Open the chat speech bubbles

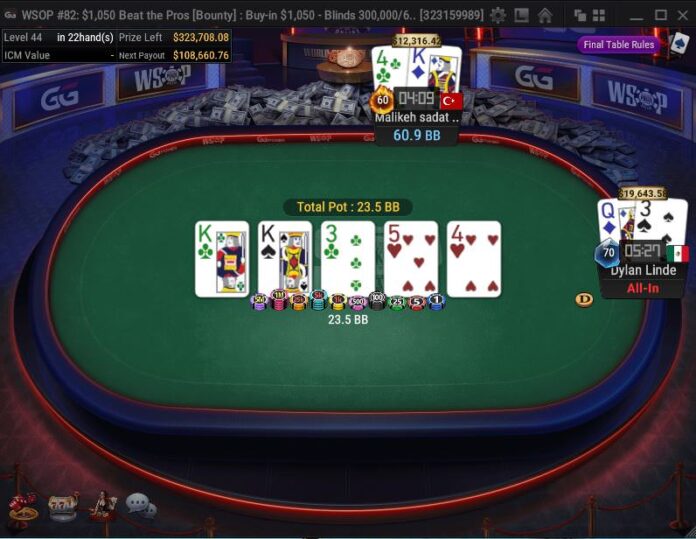click(x=140, y=506)
